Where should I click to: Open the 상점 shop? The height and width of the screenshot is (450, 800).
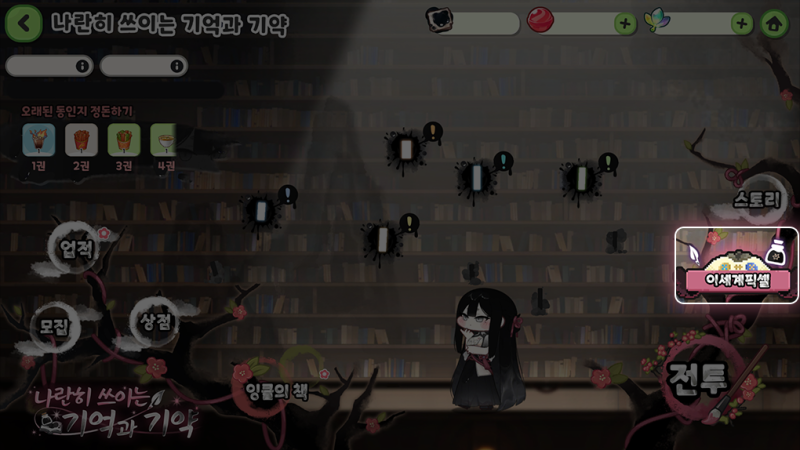pos(154,320)
